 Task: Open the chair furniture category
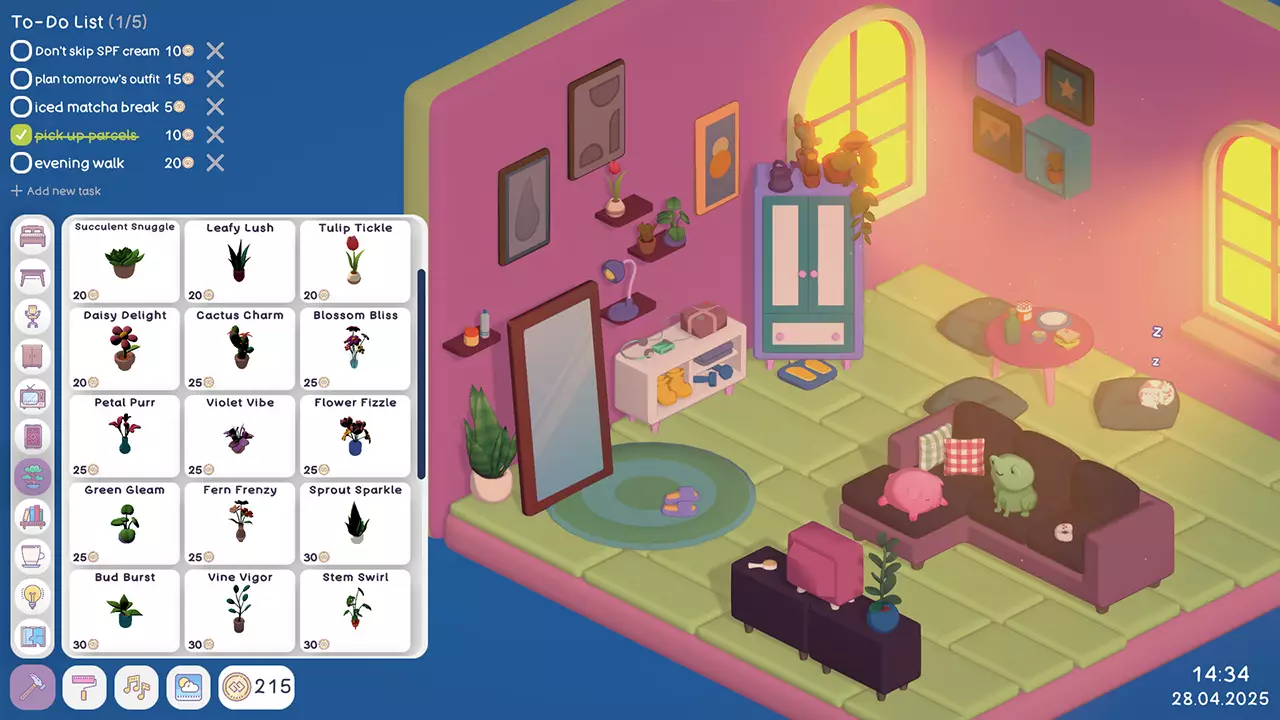33,317
